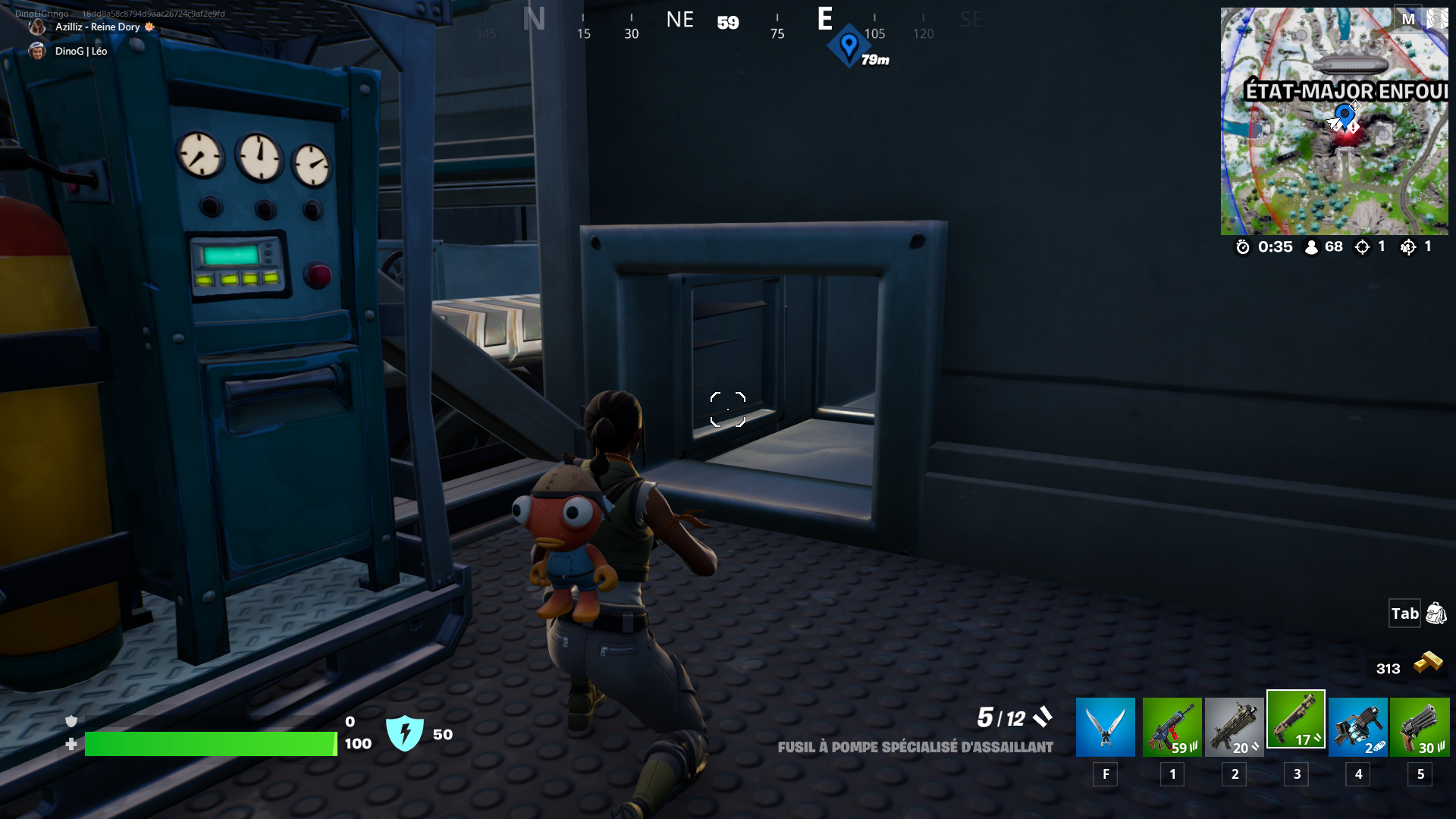Screen dimensions: 1456x819
Task: Click the squad eliminations icon
Action: [x=1409, y=246]
